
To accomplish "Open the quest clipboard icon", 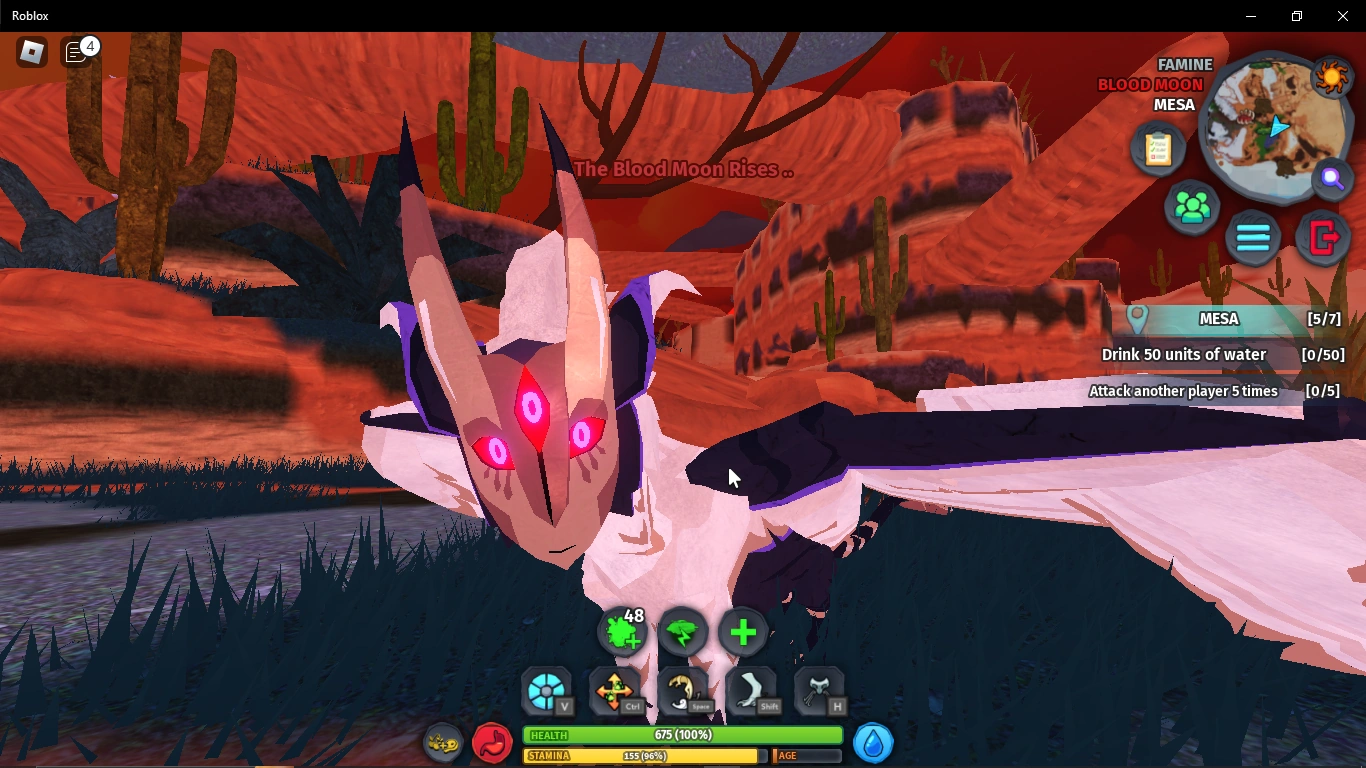I will pyautogui.click(x=1157, y=148).
